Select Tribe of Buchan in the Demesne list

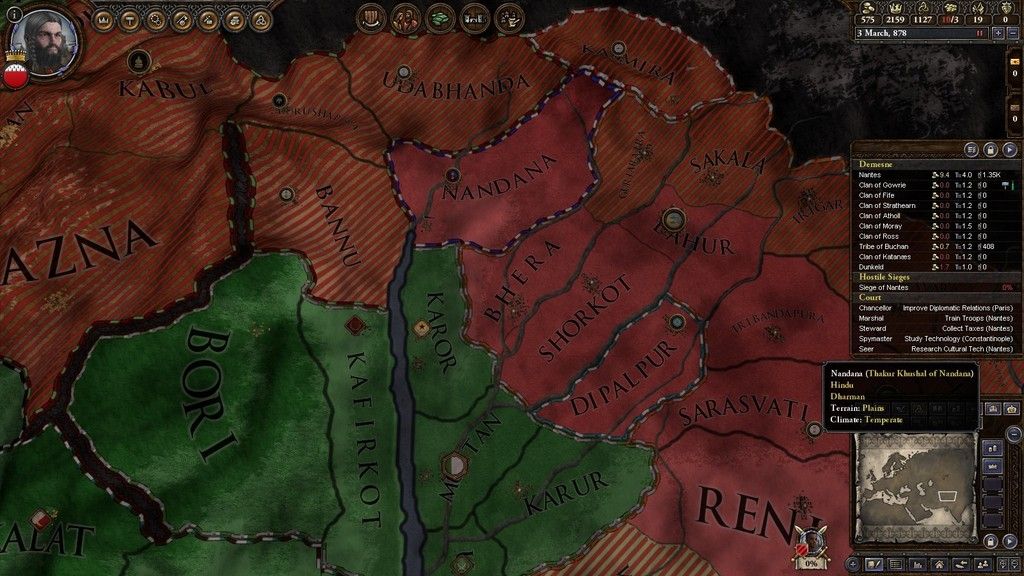tap(885, 246)
